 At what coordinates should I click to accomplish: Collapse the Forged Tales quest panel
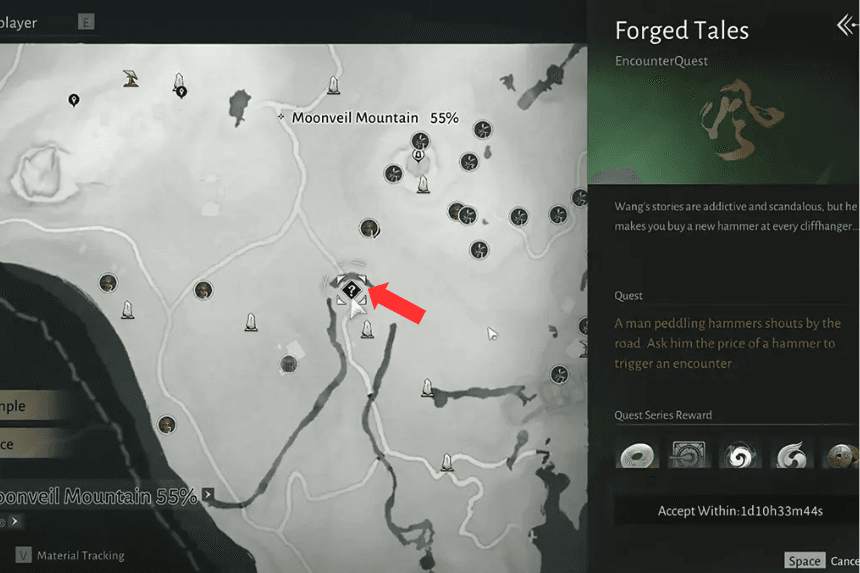846,27
